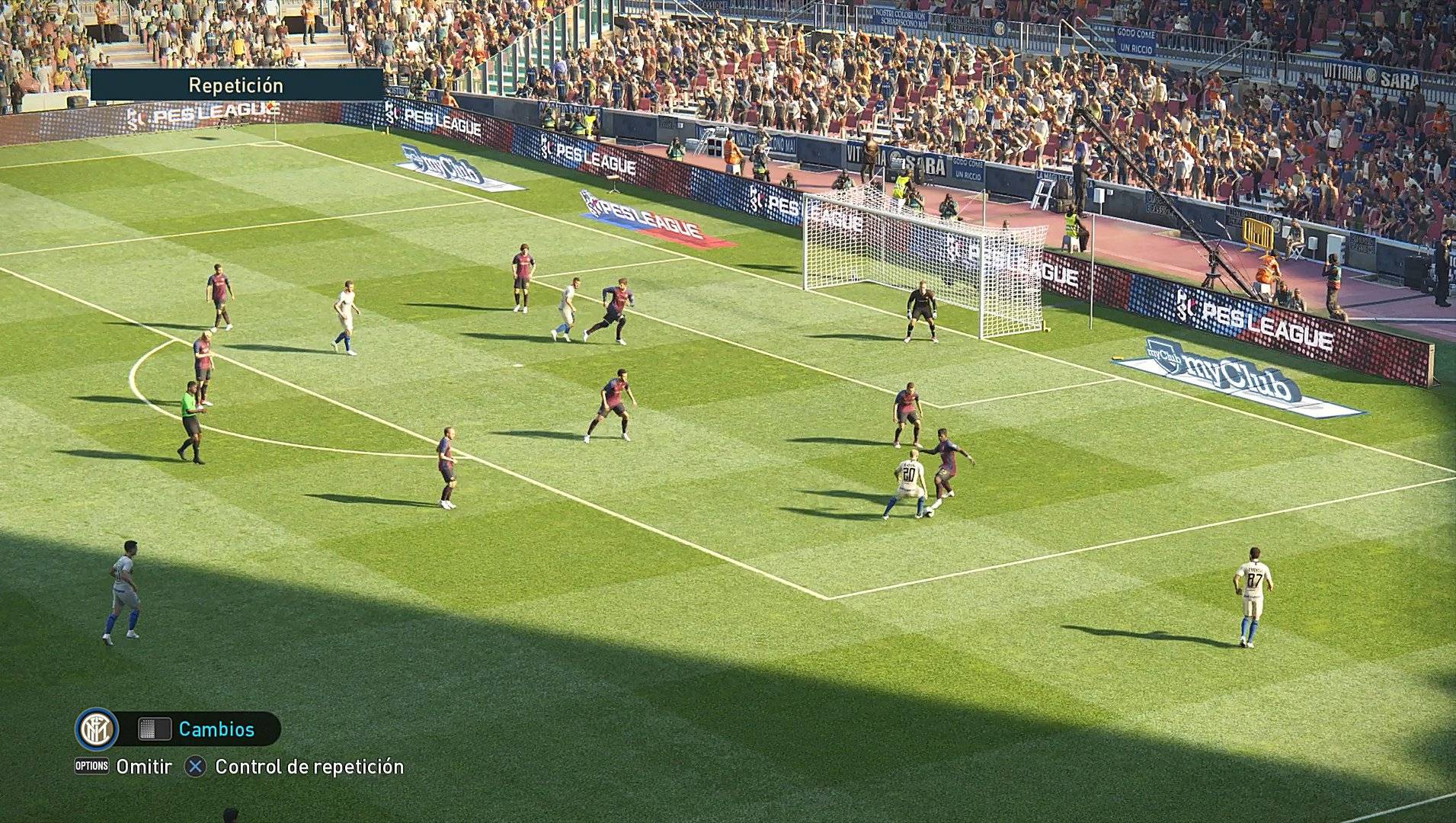Click the referee near the sideline
Image resolution: width=1456 pixels, height=823 pixels.
(x=189, y=415)
